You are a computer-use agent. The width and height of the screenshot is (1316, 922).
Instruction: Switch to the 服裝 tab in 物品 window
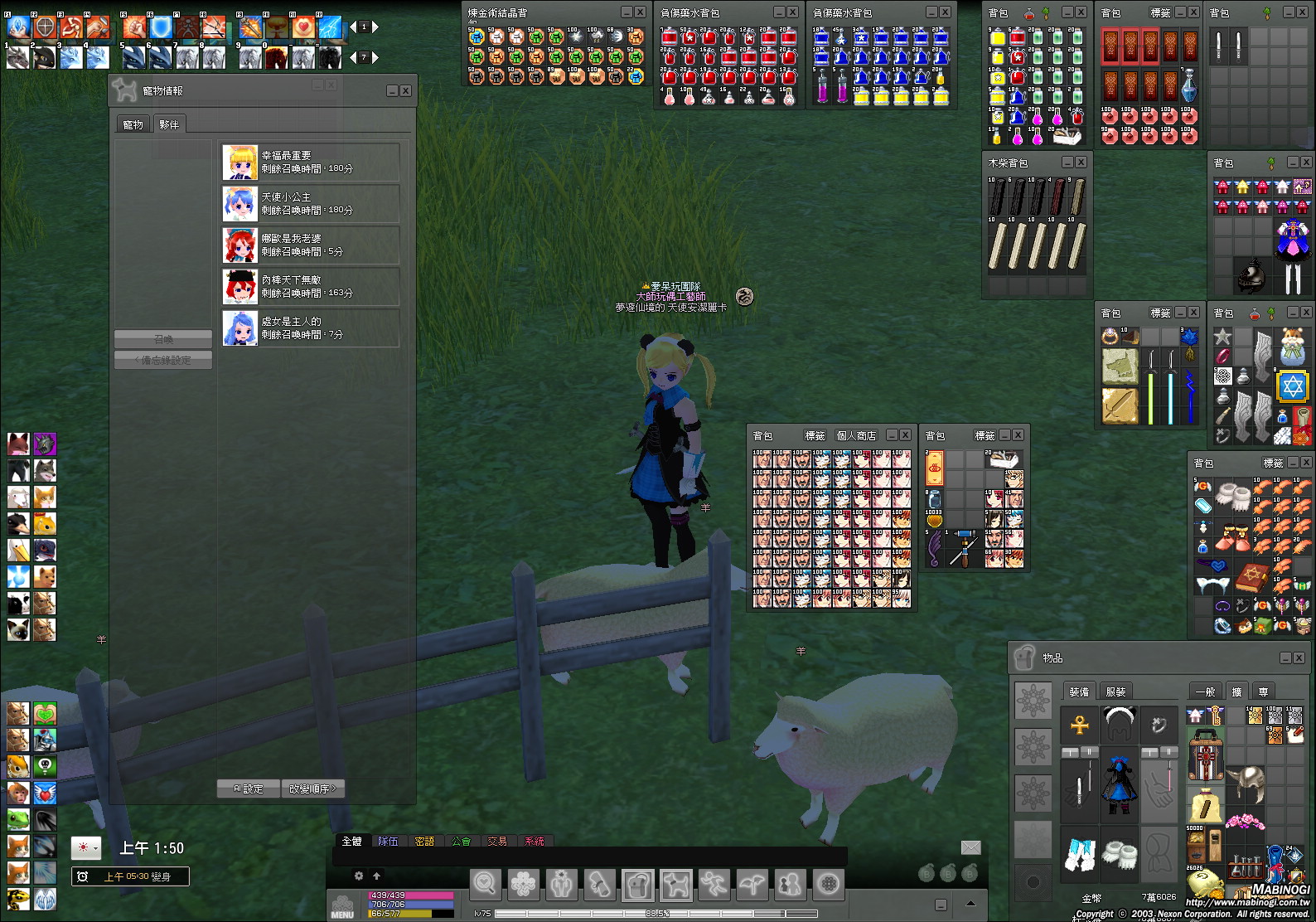pos(1115,691)
